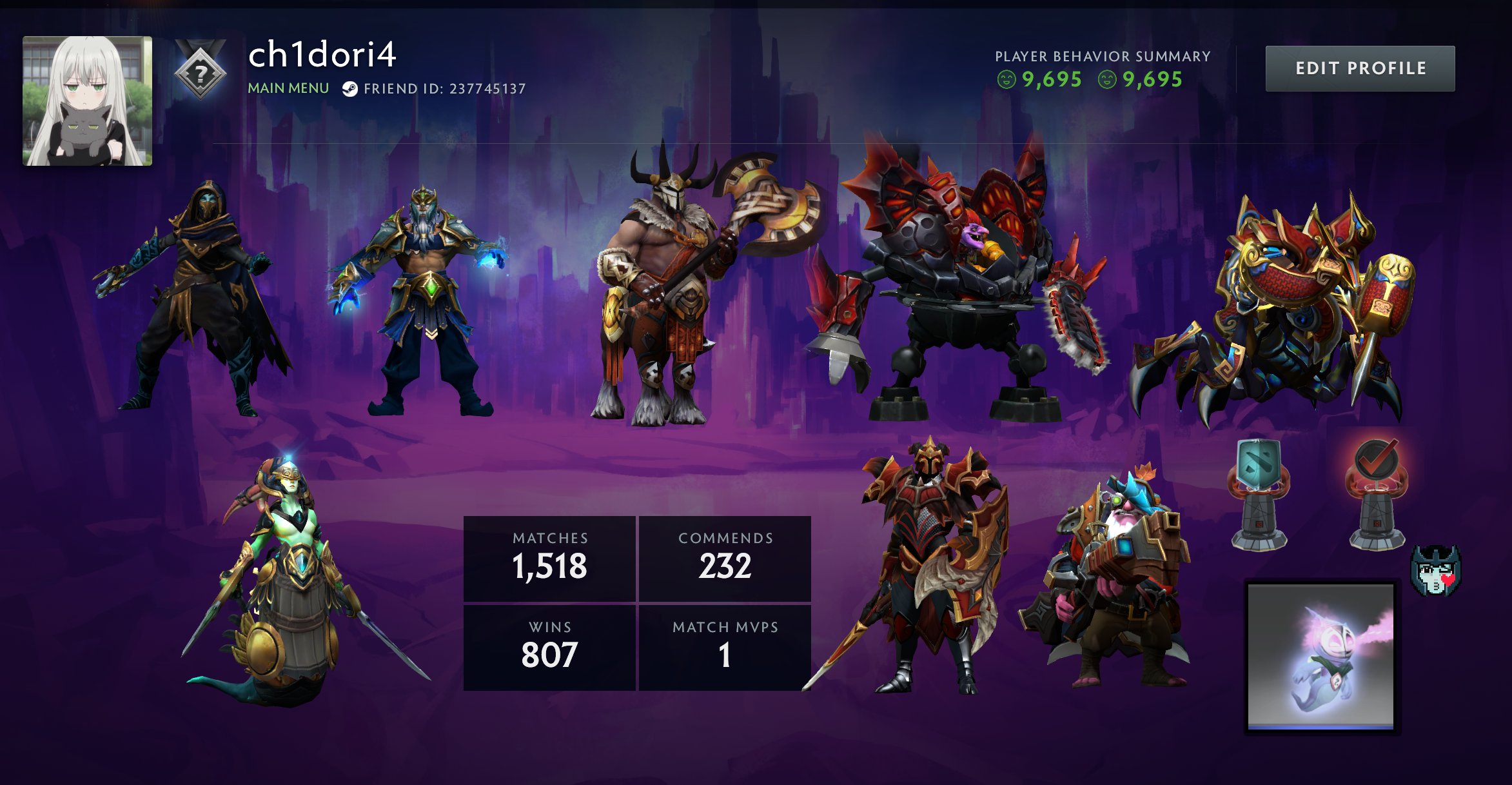Viewport: 1512px width, 785px height.
Task: Open the ghost creature featured item thumbnail
Action: coord(1321,655)
